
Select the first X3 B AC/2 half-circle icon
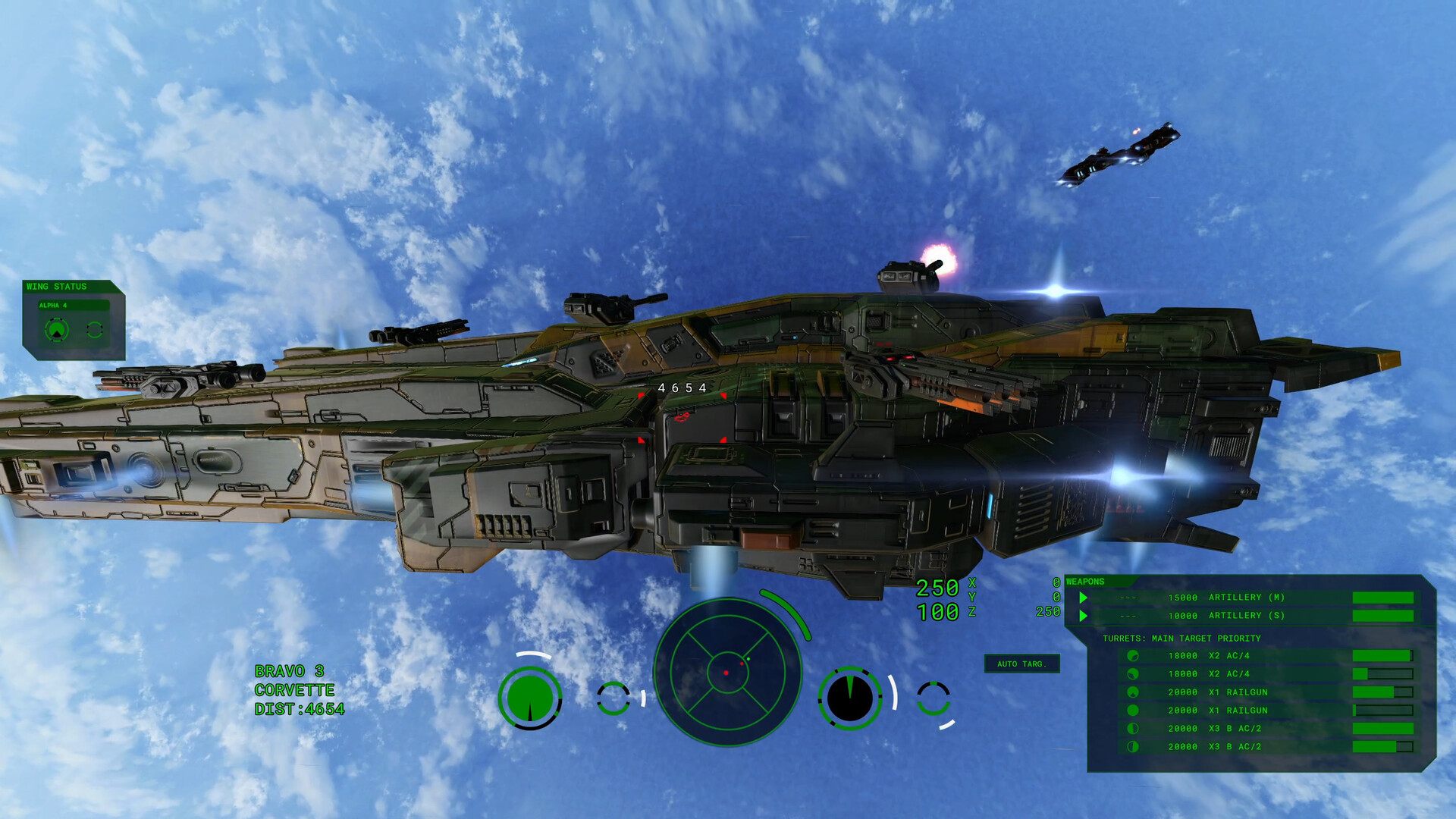point(1134,728)
